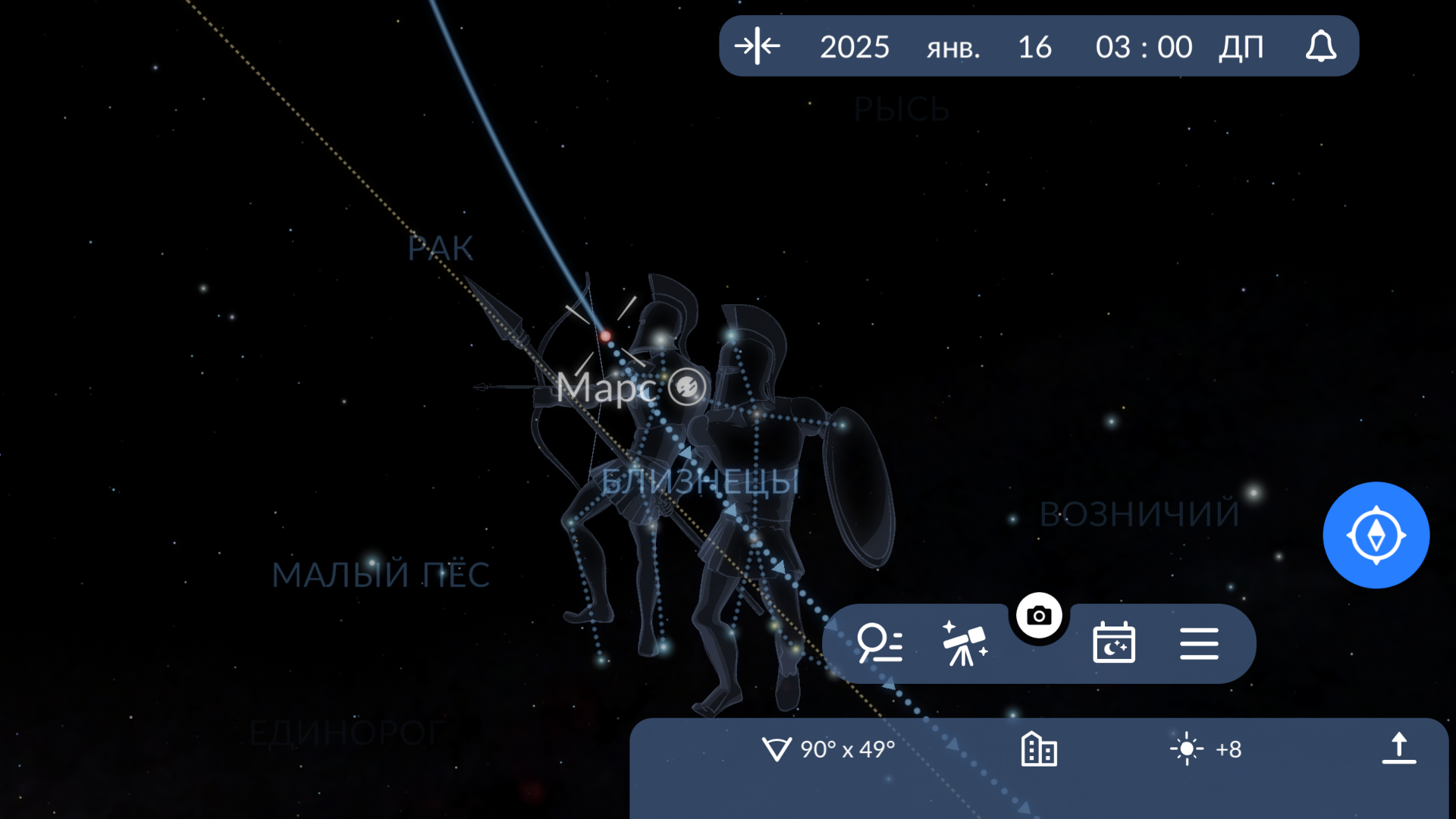This screenshot has width=1456, height=819.
Task: Take a photo with the camera button
Action: 1039,616
